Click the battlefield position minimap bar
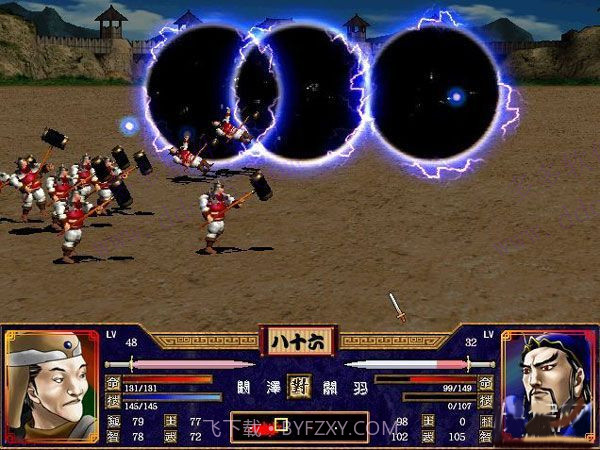The width and height of the screenshot is (600, 450). pos(297,427)
